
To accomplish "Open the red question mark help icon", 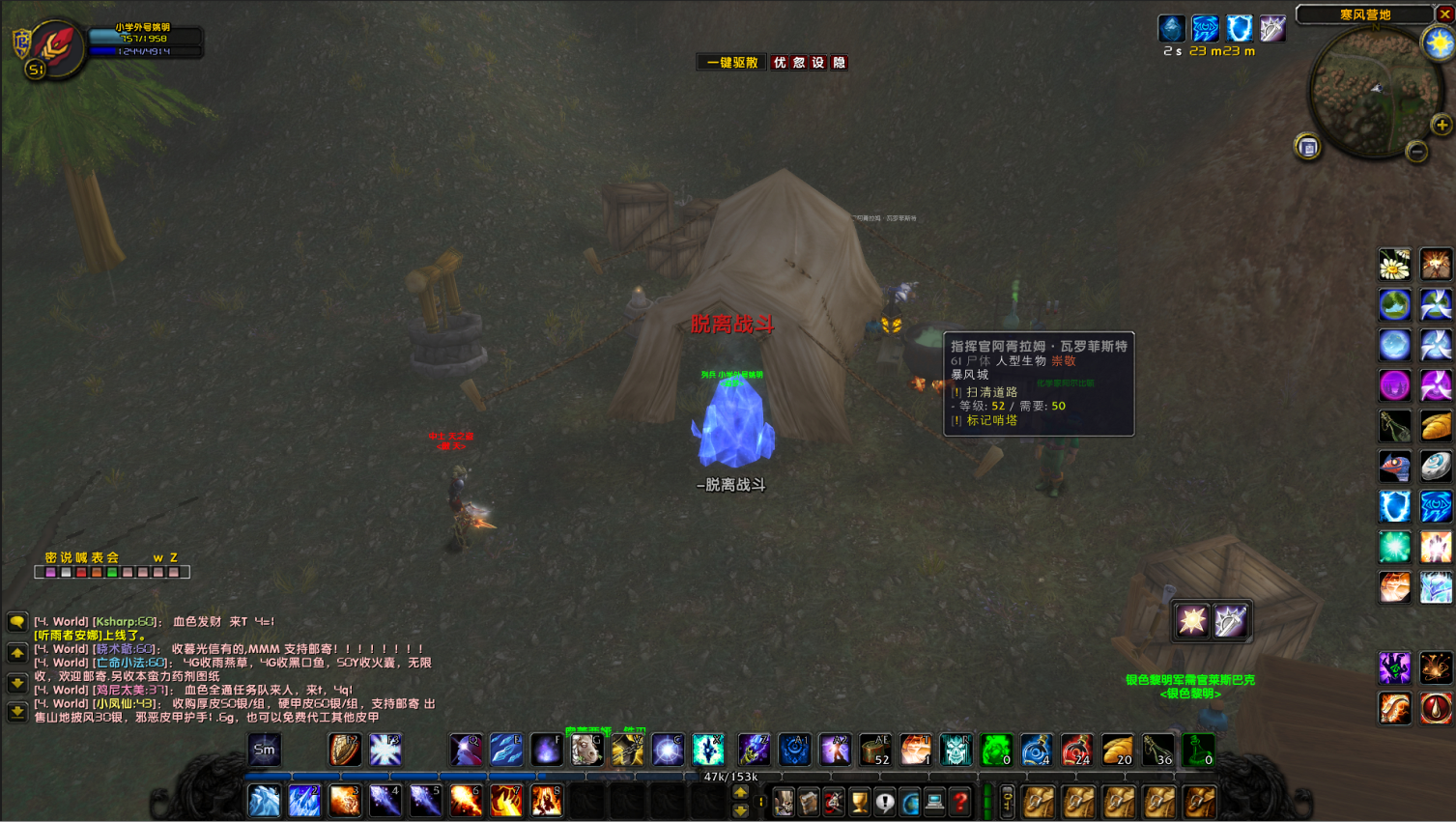I will pos(957,802).
